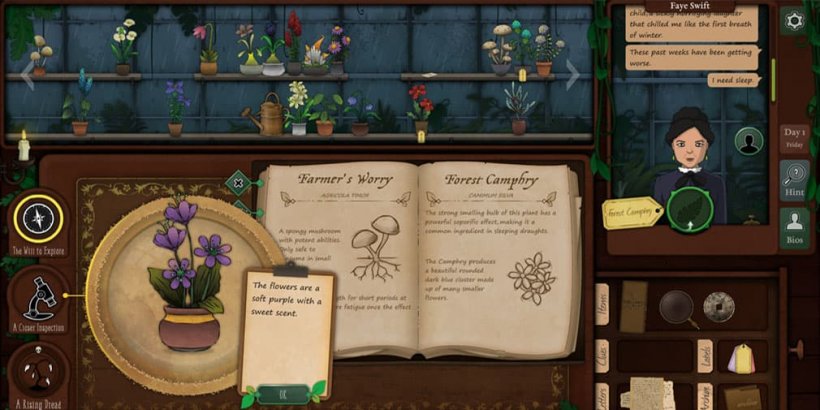The image size is (820, 410).
Task: Open the Bios panel
Action: click(x=794, y=228)
